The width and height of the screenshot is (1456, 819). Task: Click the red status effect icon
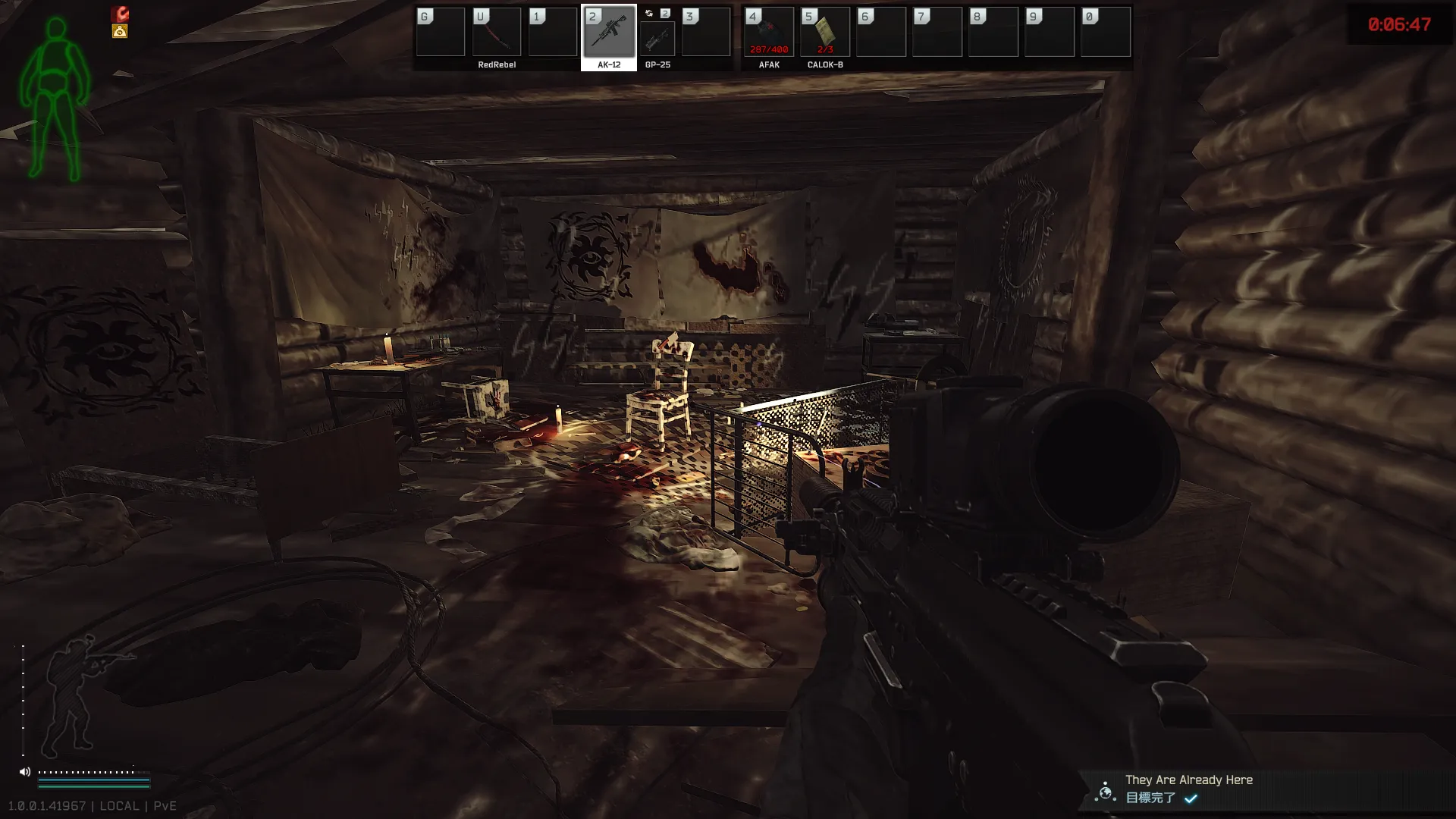click(x=120, y=14)
